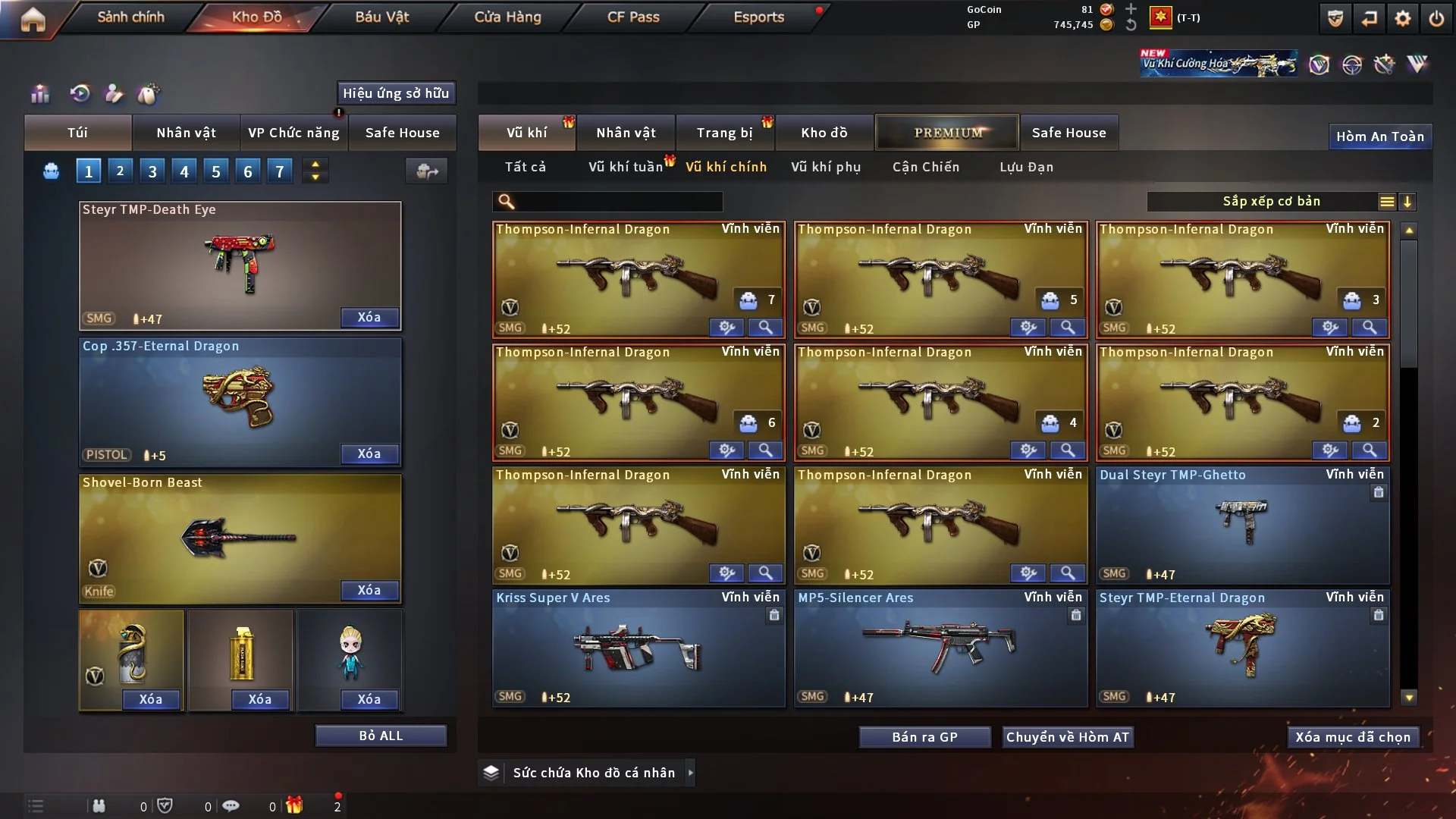Filter by Vũ khí phụ secondary weapons
This screenshot has height=819, width=1456.
[825, 167]
